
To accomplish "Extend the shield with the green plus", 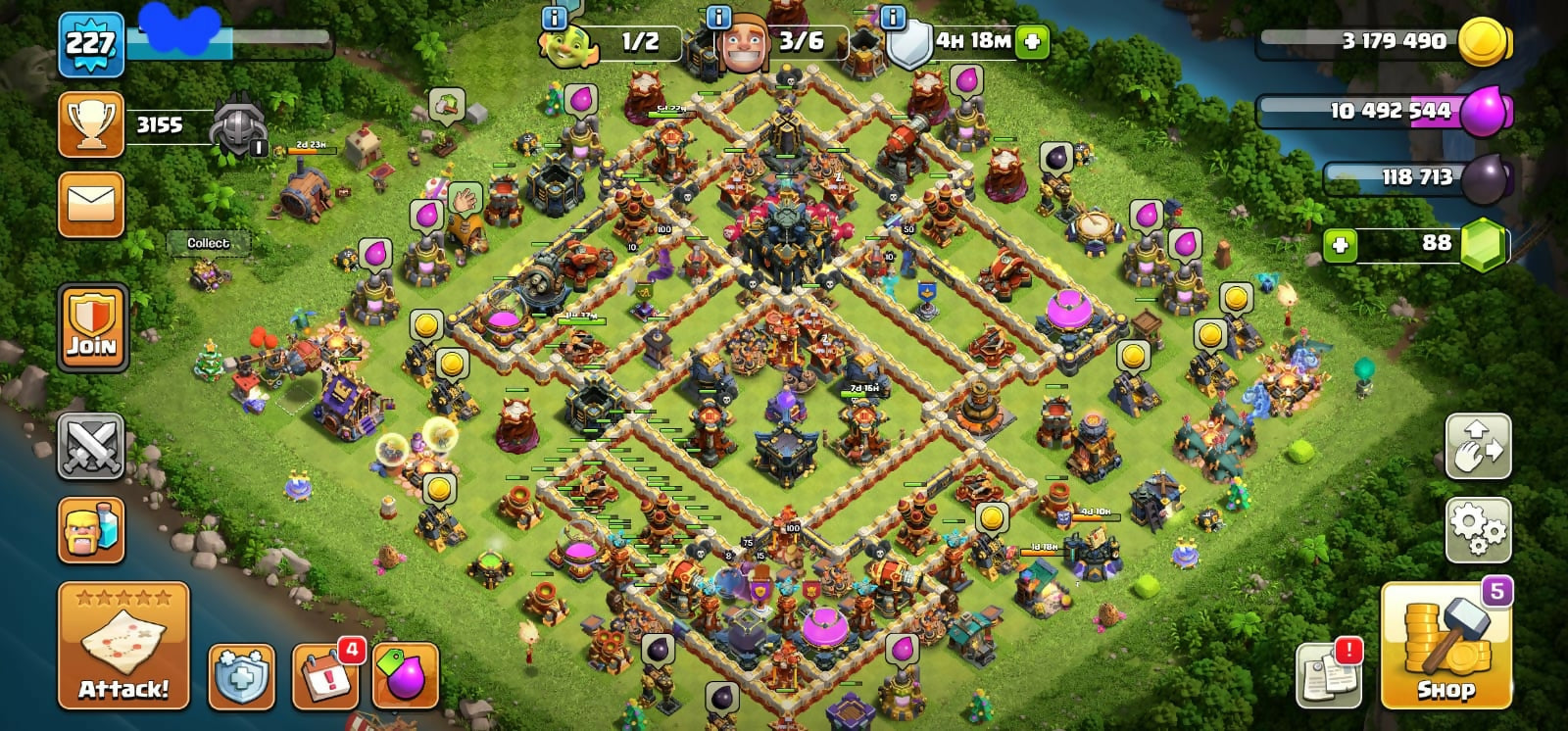I will click(1032, 41).
